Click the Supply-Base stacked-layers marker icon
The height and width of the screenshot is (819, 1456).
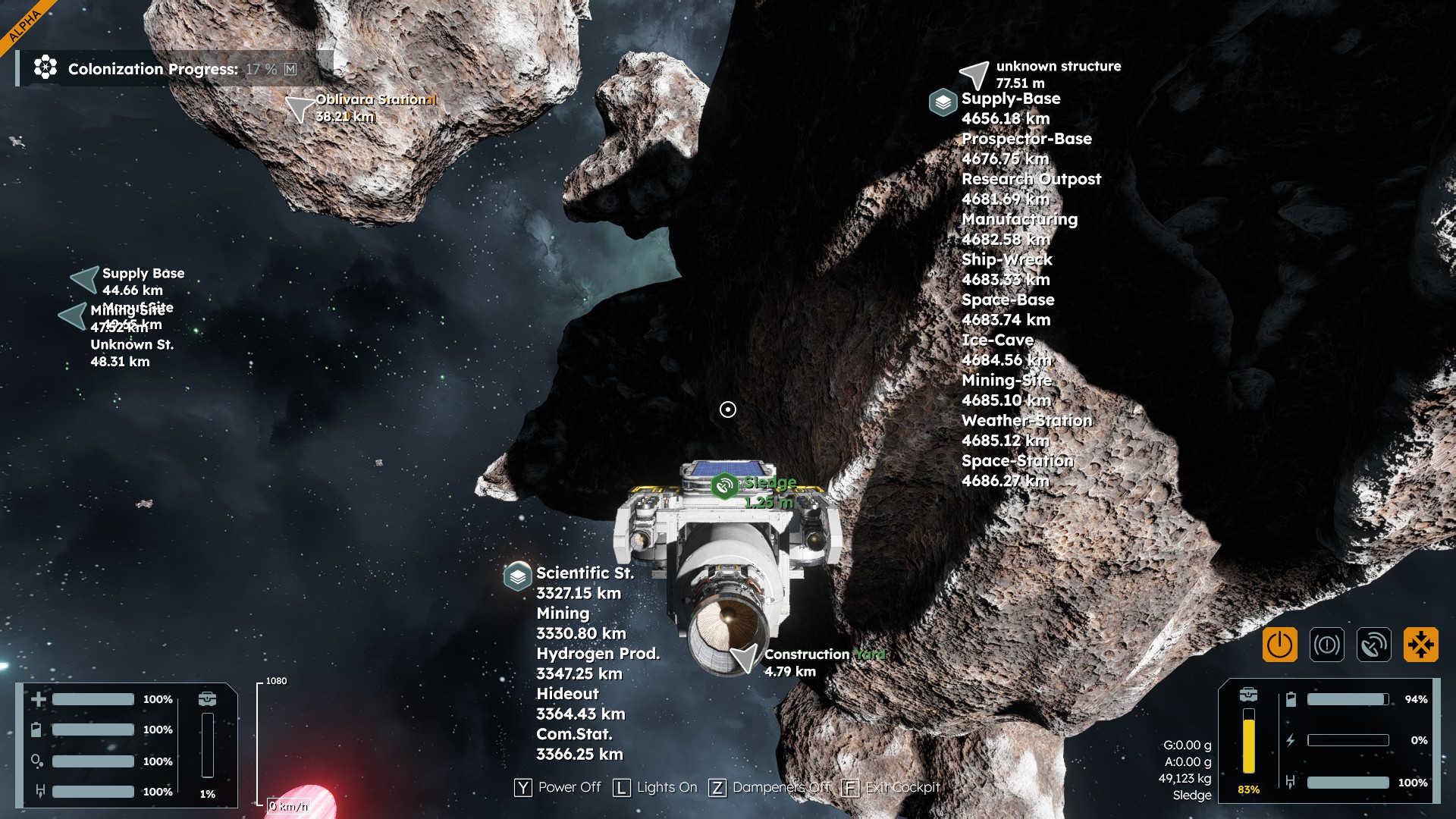pyautogui.click(x=943, y=102)
